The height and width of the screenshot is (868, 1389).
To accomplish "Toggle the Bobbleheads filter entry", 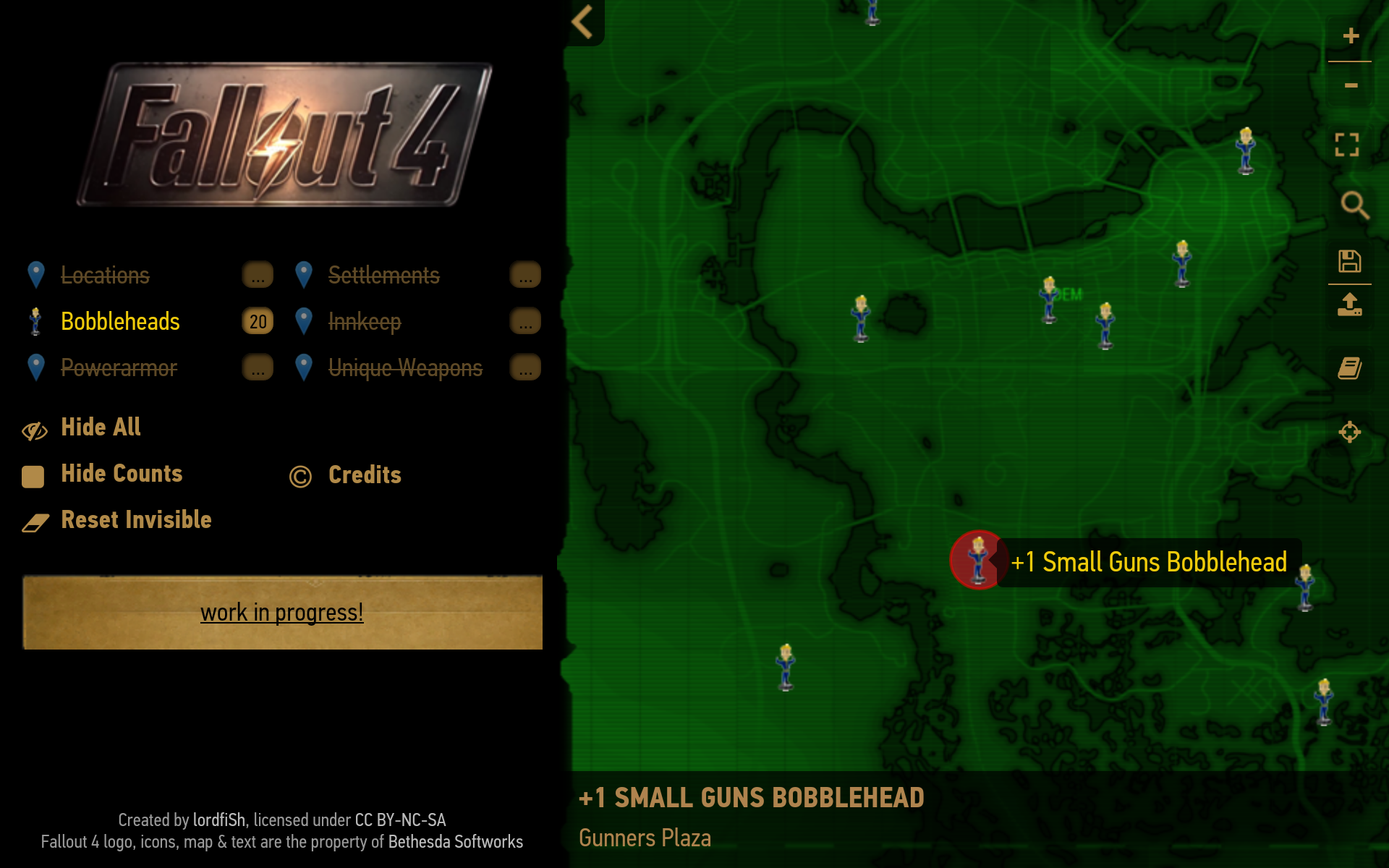I will coord(120,321).
